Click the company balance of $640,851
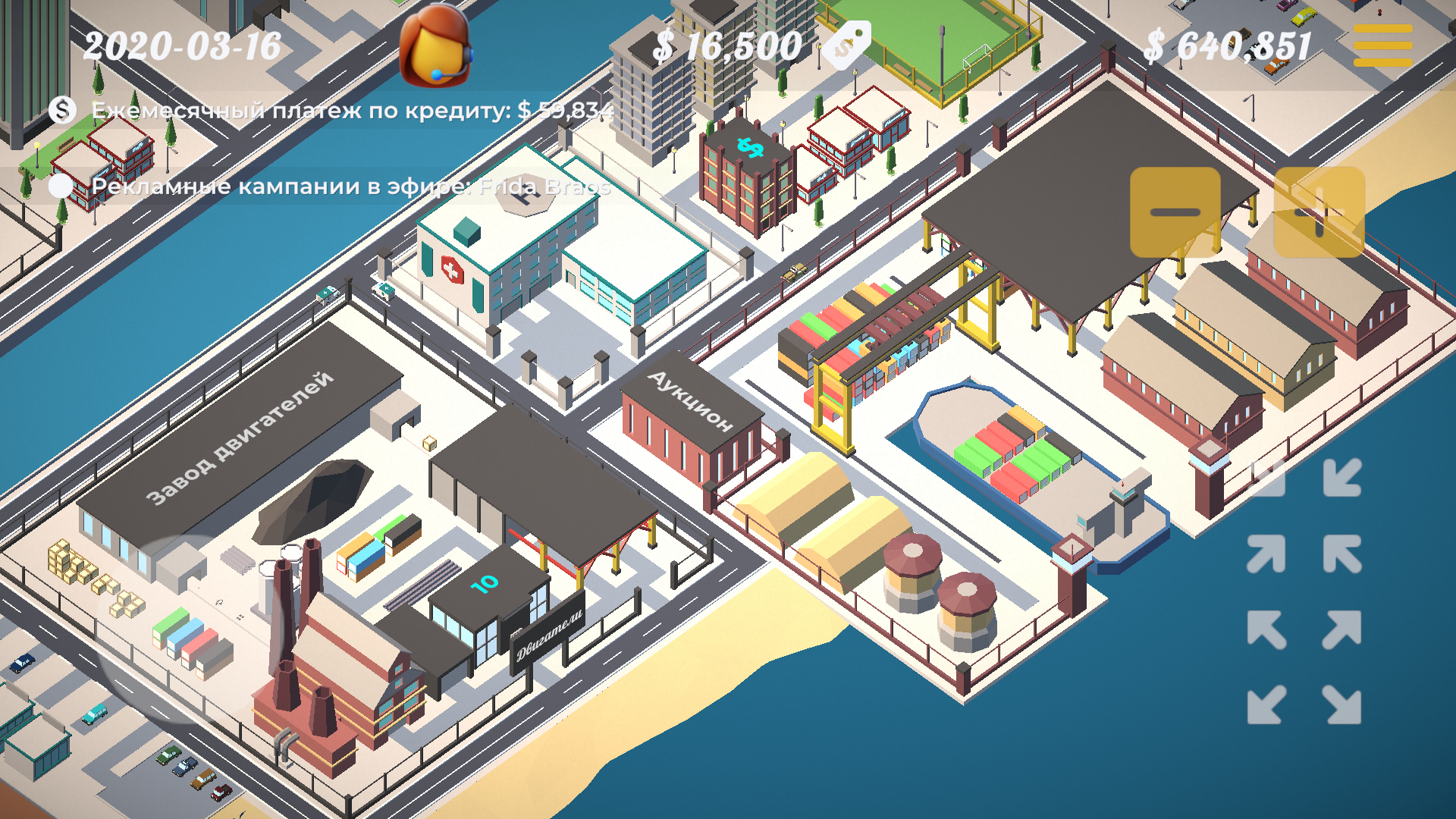 1228,45
